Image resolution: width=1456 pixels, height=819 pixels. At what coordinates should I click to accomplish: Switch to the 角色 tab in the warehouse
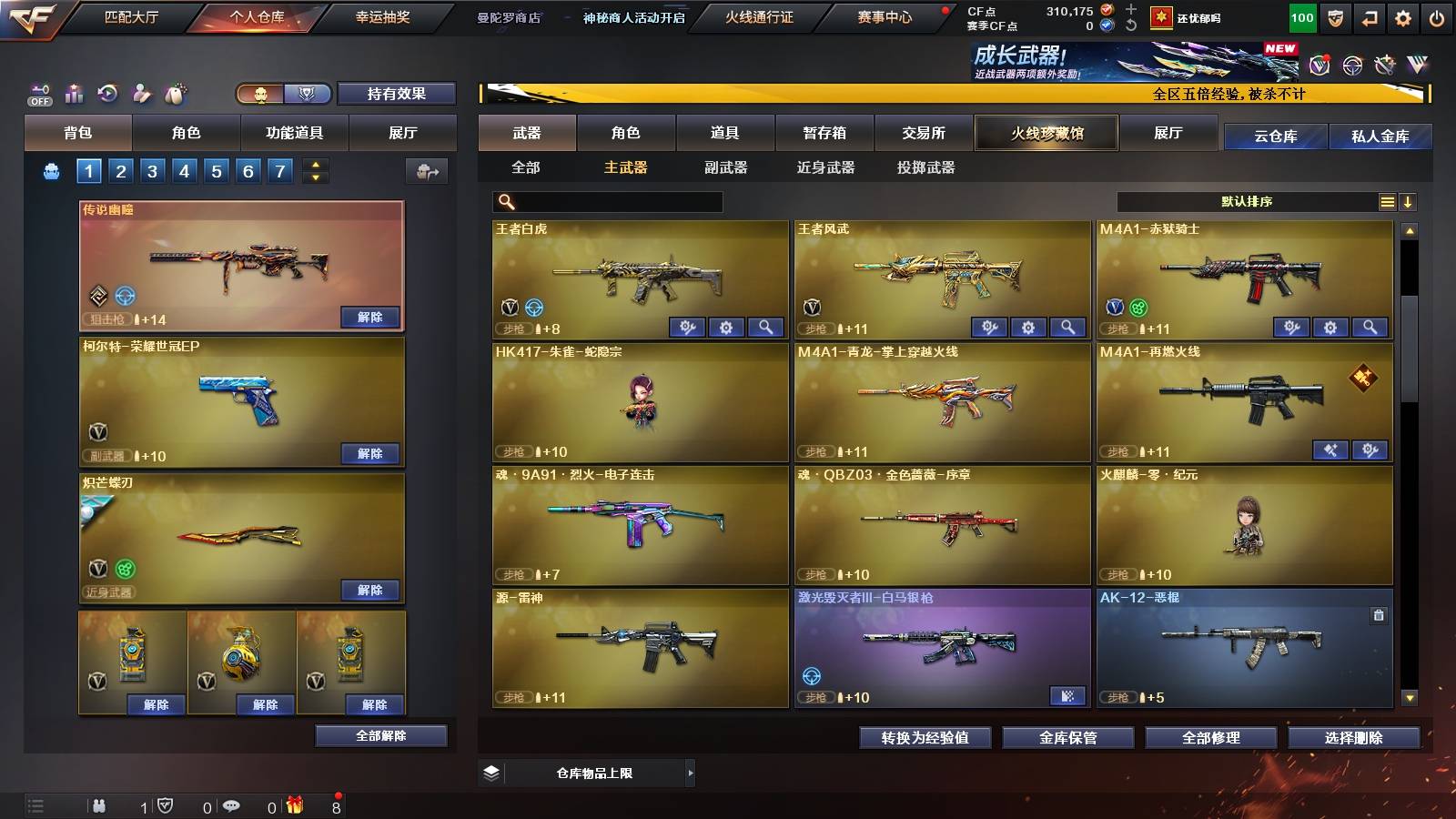tap(628, 133)
